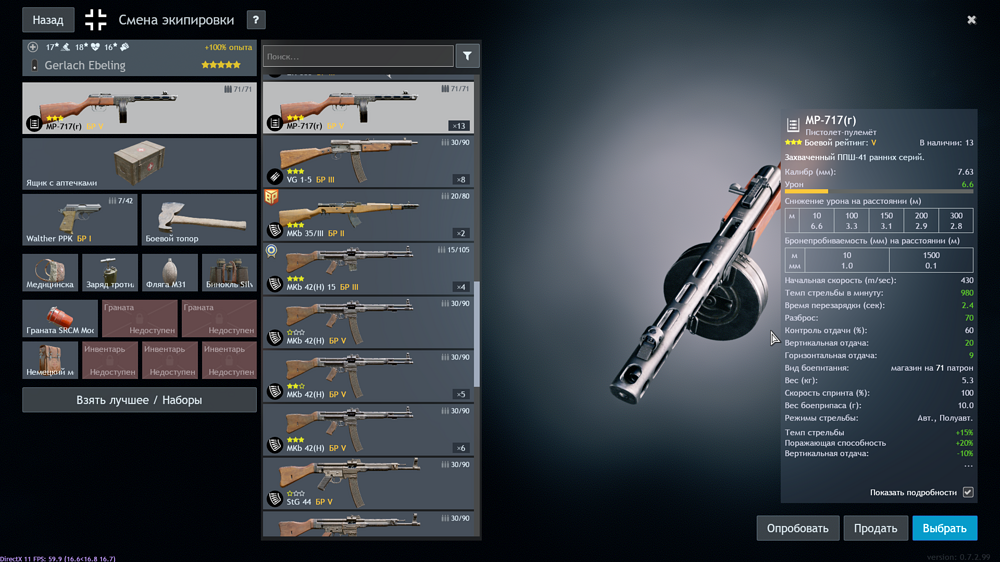Image resolution: width=1000 pixels, height=562 pixels.
Task: Try the weapon with Опробовать
Action: click(x=797, y=528)
